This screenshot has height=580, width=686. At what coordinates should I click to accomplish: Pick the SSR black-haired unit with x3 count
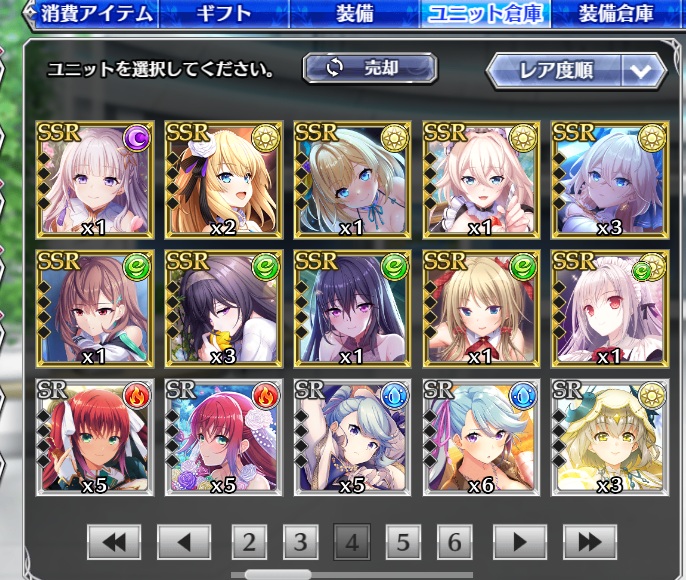tap(223, 308)
